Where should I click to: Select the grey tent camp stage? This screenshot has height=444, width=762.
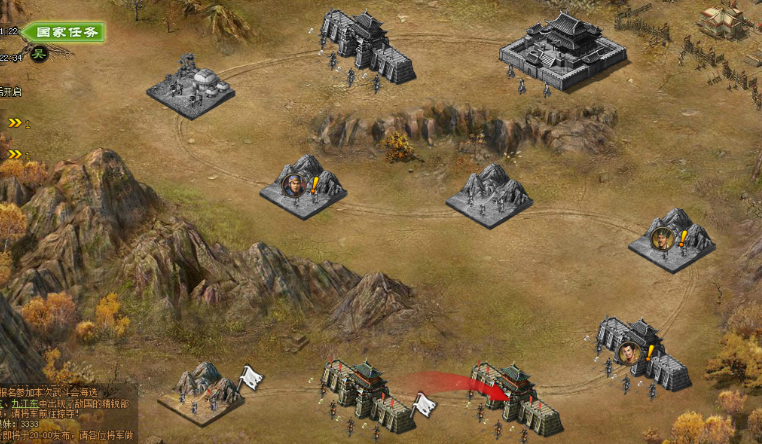(191, 86)
